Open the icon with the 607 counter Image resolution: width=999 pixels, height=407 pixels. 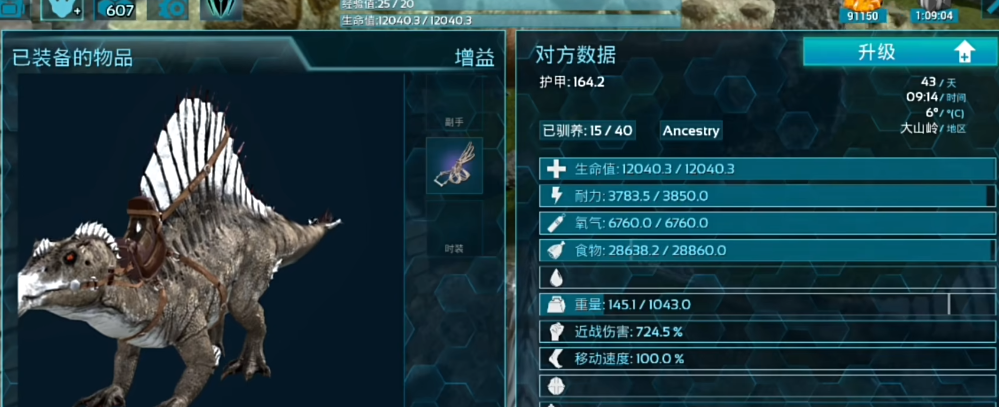[120, 10]
